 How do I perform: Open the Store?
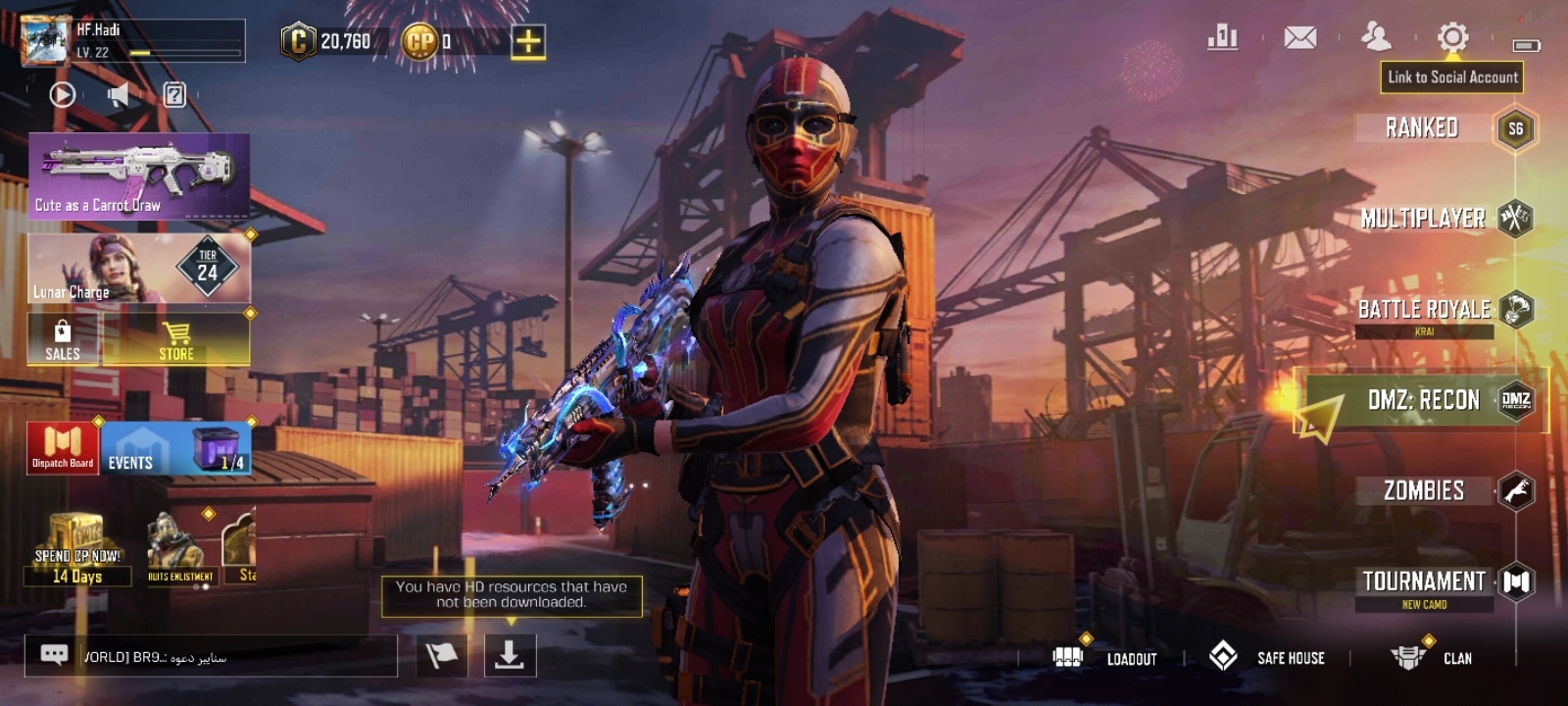[176, 340]
